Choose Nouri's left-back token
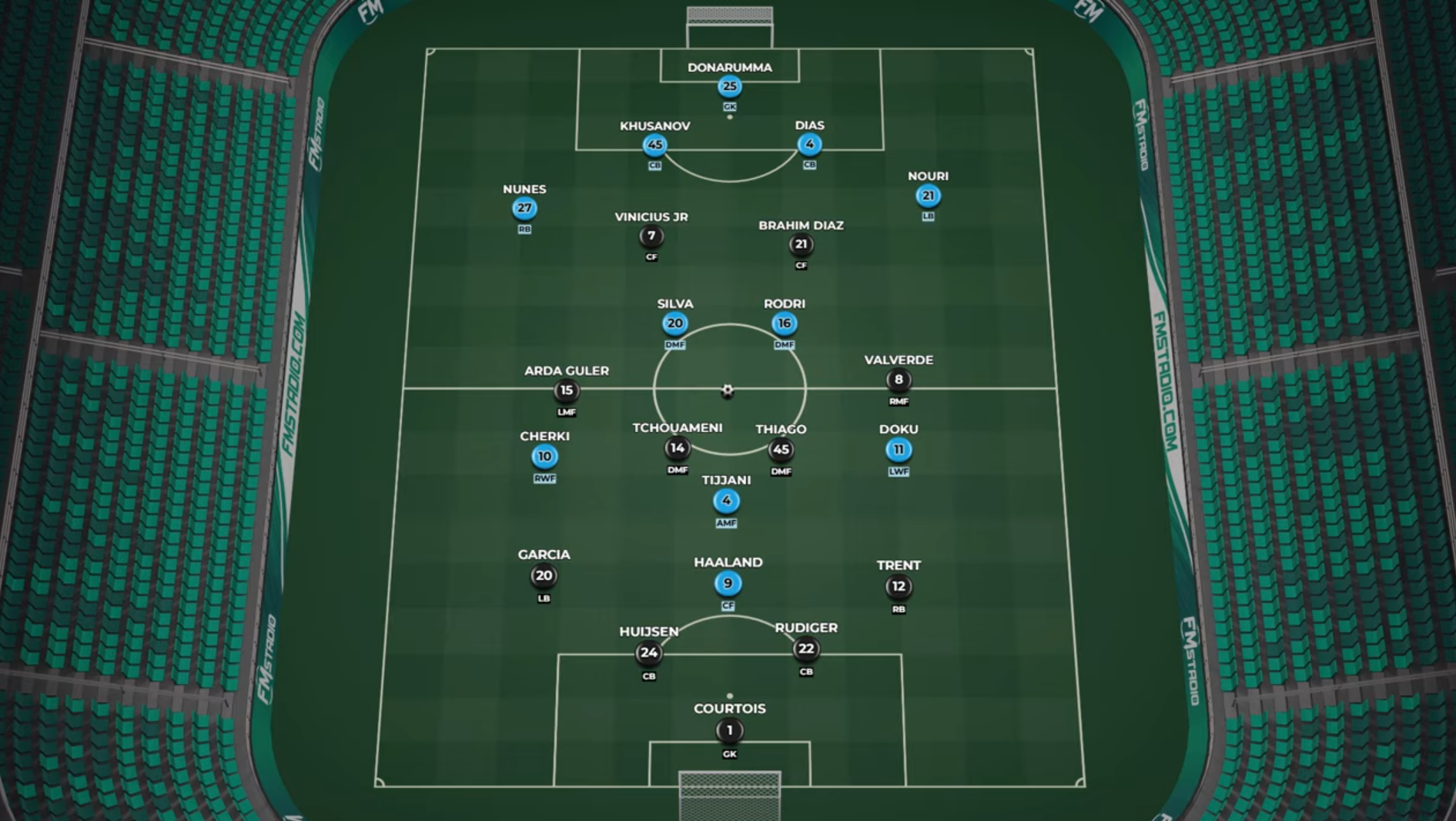Screen dimensions: 1456x821 [x=928, y=196]
